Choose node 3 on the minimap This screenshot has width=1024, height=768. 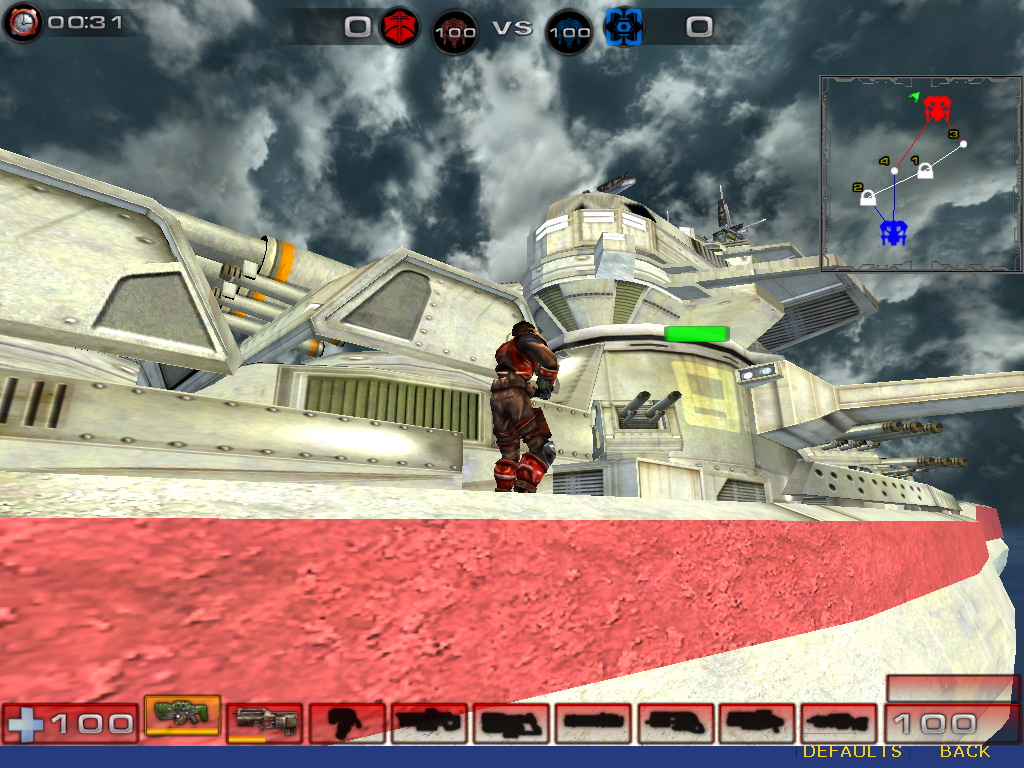963,144
